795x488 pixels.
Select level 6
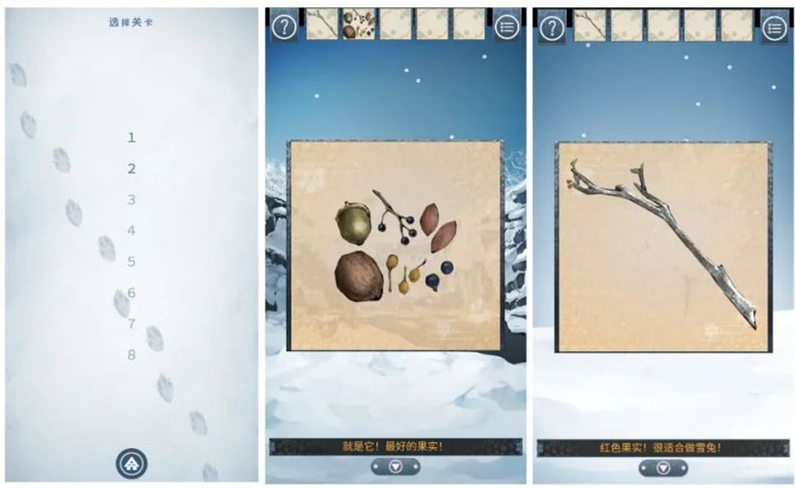pos(131,293)
